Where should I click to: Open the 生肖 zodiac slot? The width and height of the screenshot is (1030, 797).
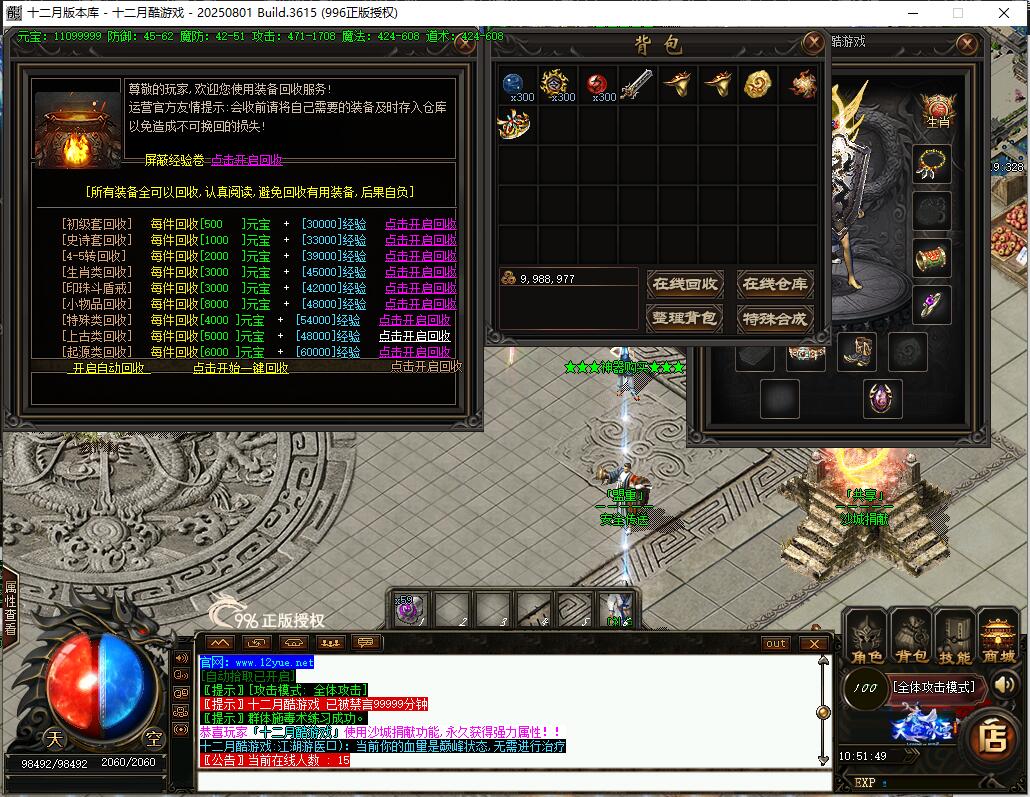(x=937, y=108)
